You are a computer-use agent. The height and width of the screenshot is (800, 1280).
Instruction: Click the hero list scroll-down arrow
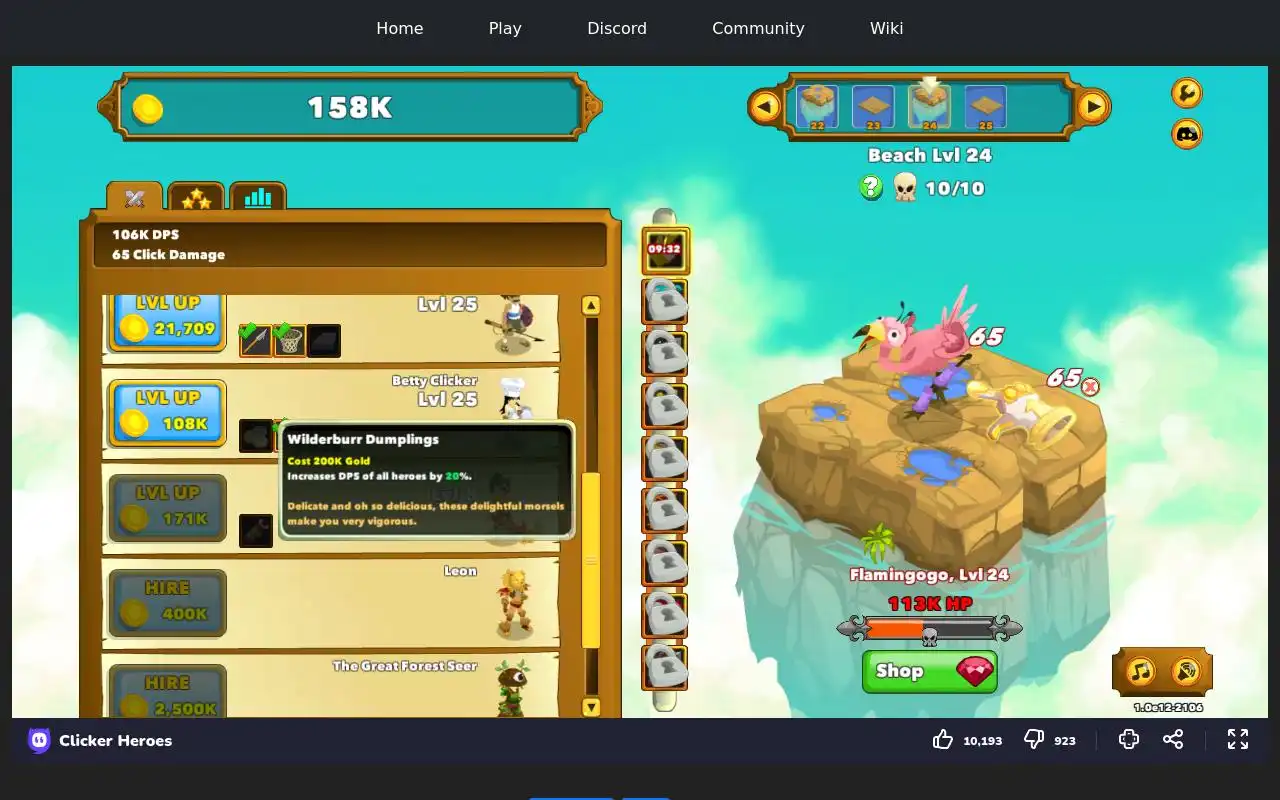pyautogui.click(x=591, y=707)
